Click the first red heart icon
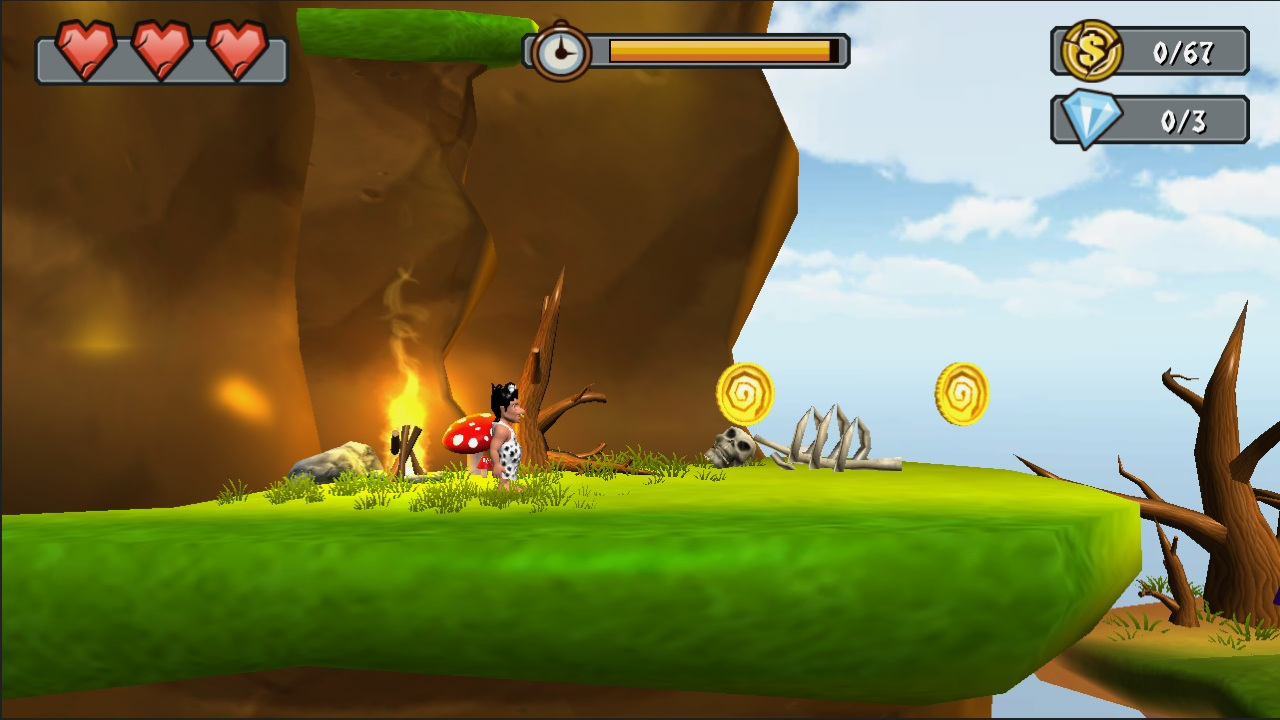Screen dimensions: 1280x720 point(88,49)
